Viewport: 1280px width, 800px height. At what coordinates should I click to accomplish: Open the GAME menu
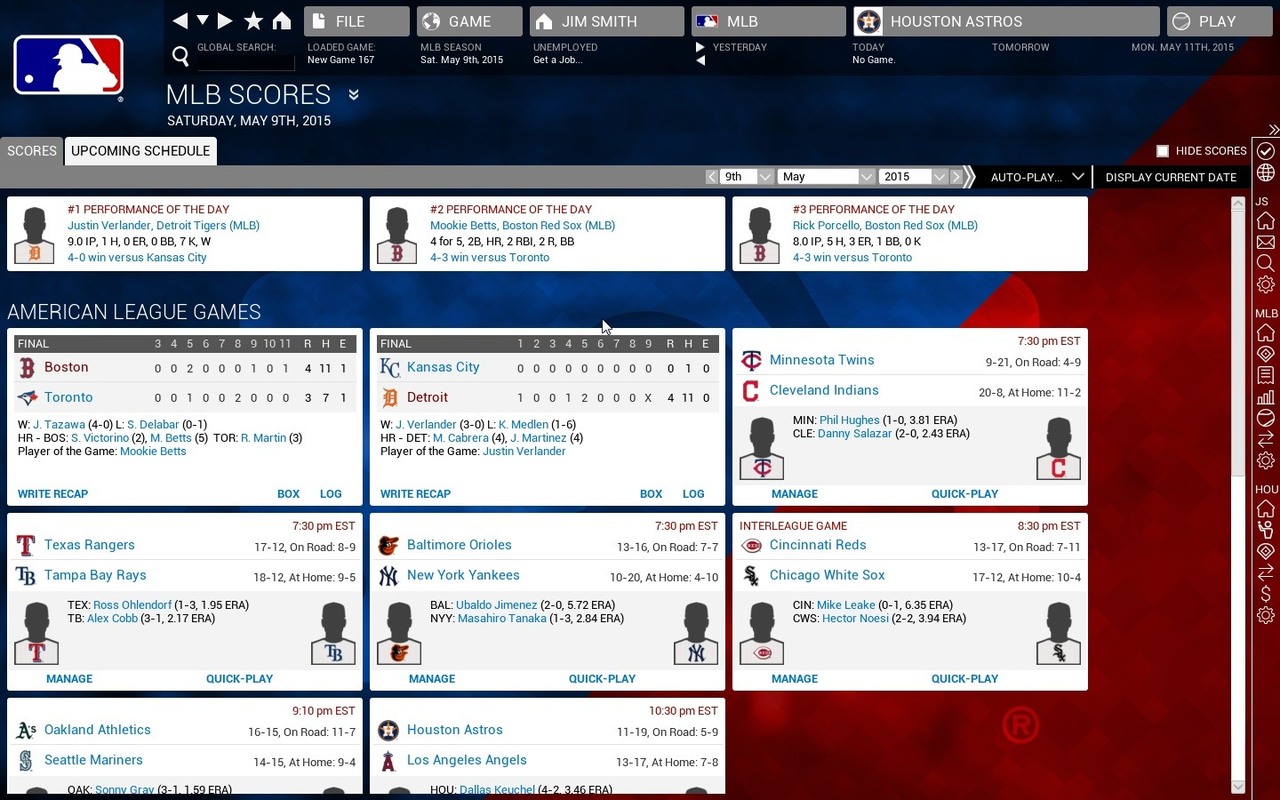(469, 21)
